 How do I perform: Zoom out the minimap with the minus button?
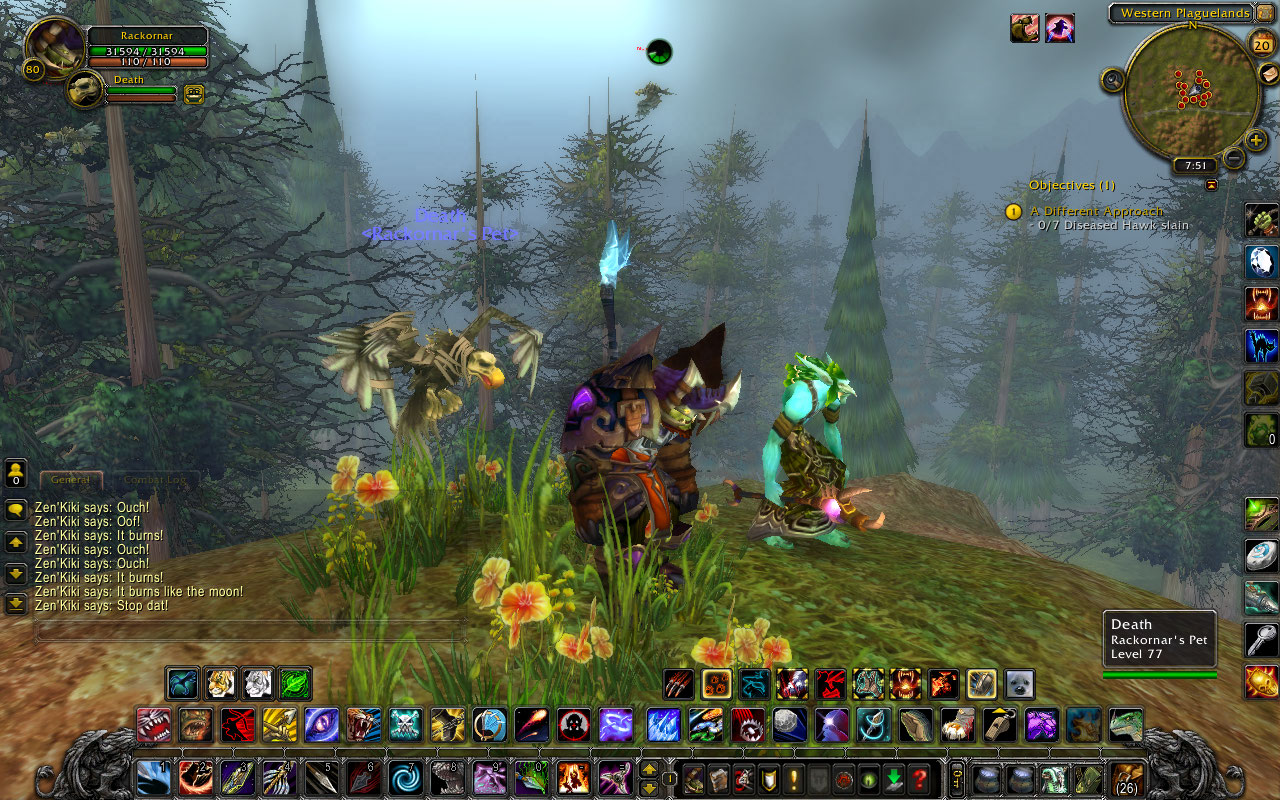[x=1234, y=158]
